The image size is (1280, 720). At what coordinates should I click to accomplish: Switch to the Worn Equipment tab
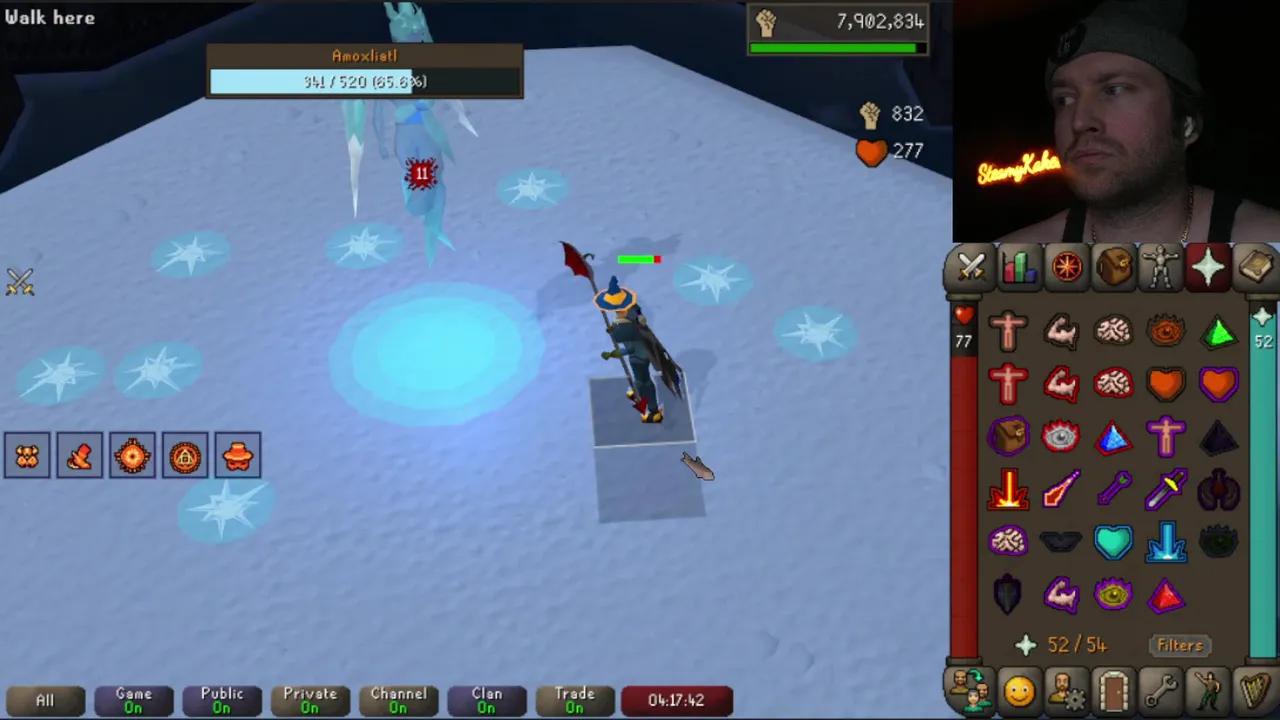click(1161, 265)
